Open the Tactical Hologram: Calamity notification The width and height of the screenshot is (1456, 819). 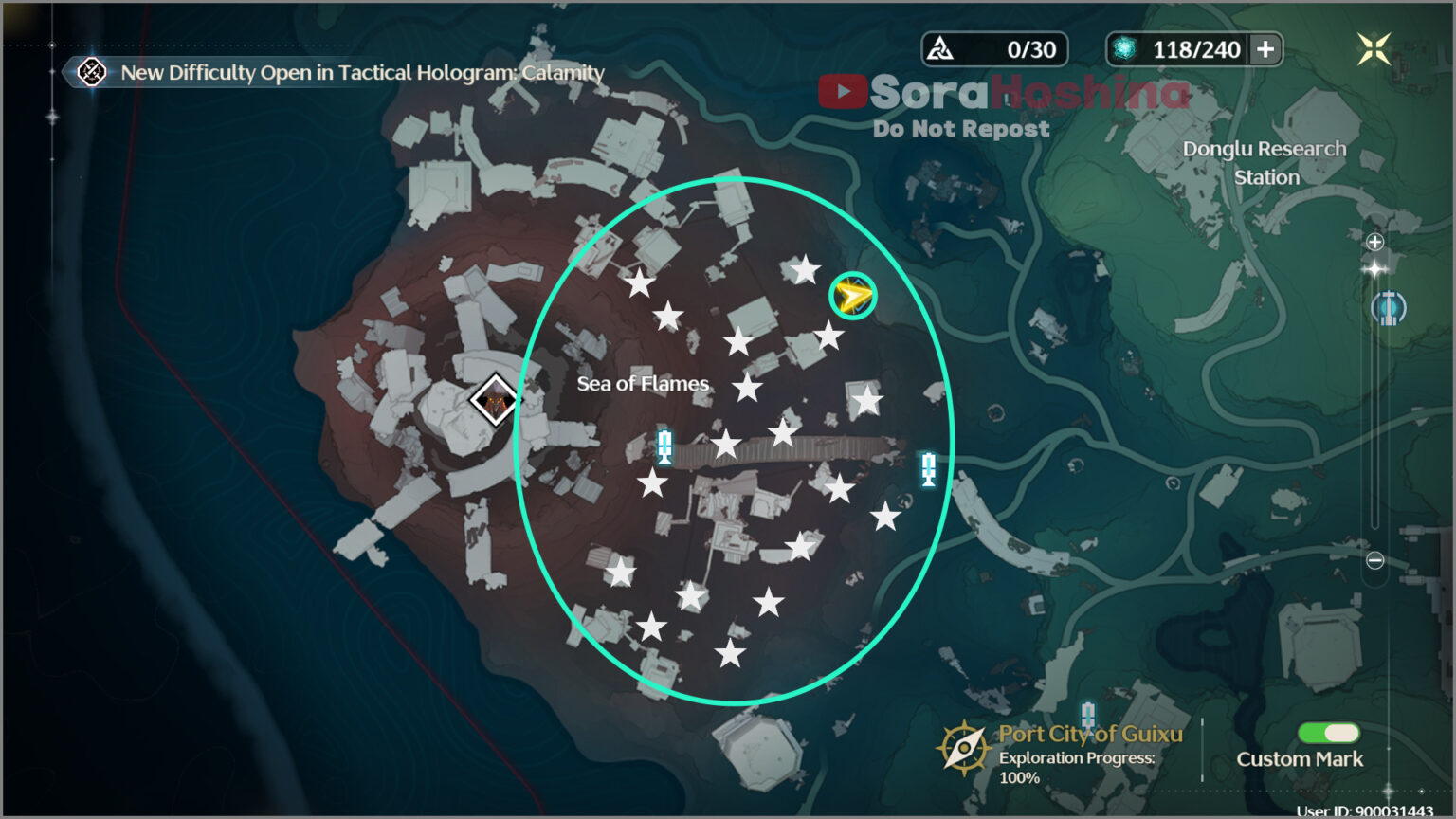point(360,72)
